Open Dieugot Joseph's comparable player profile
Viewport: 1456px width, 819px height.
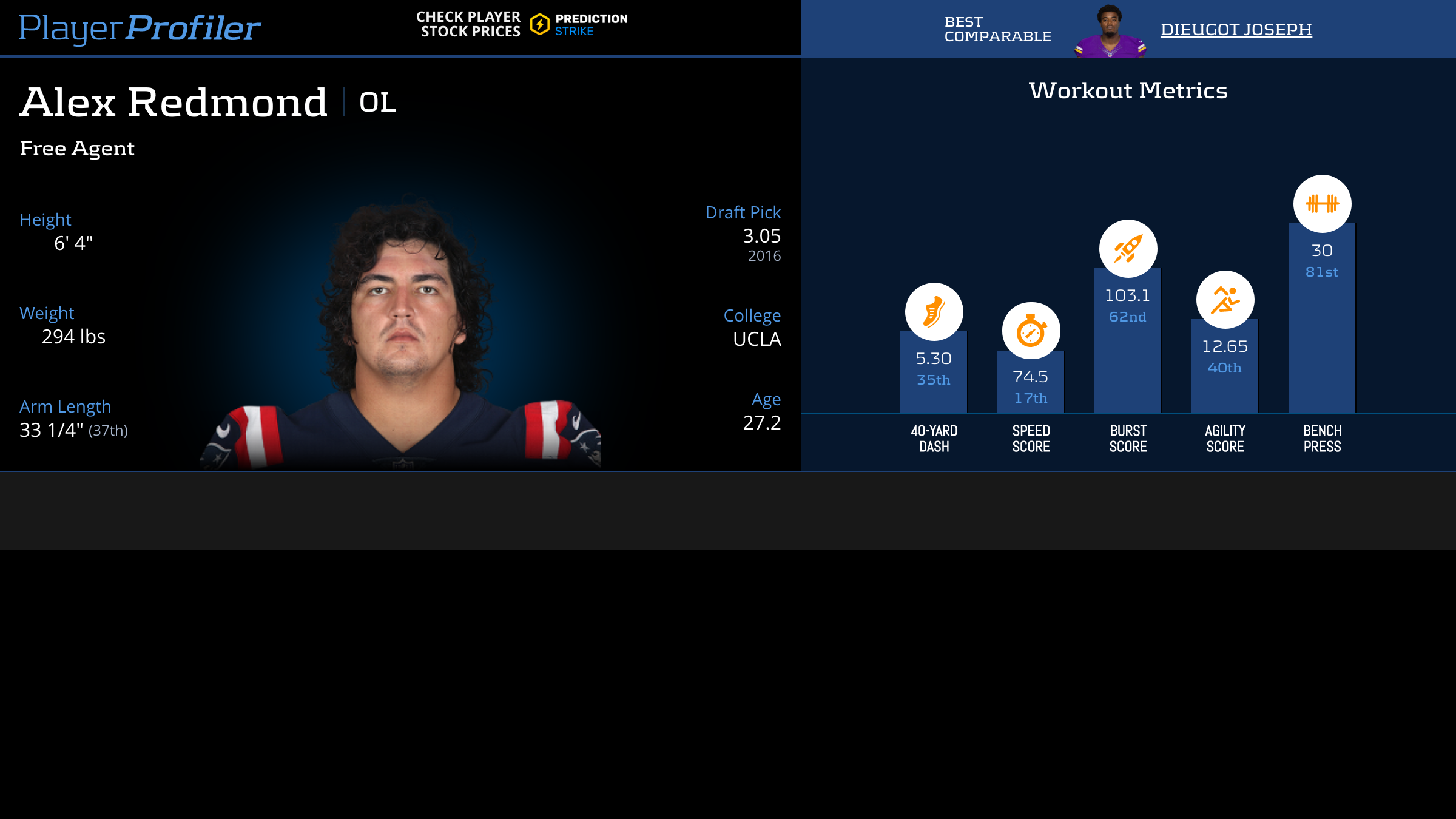(x=1236, y=29)
